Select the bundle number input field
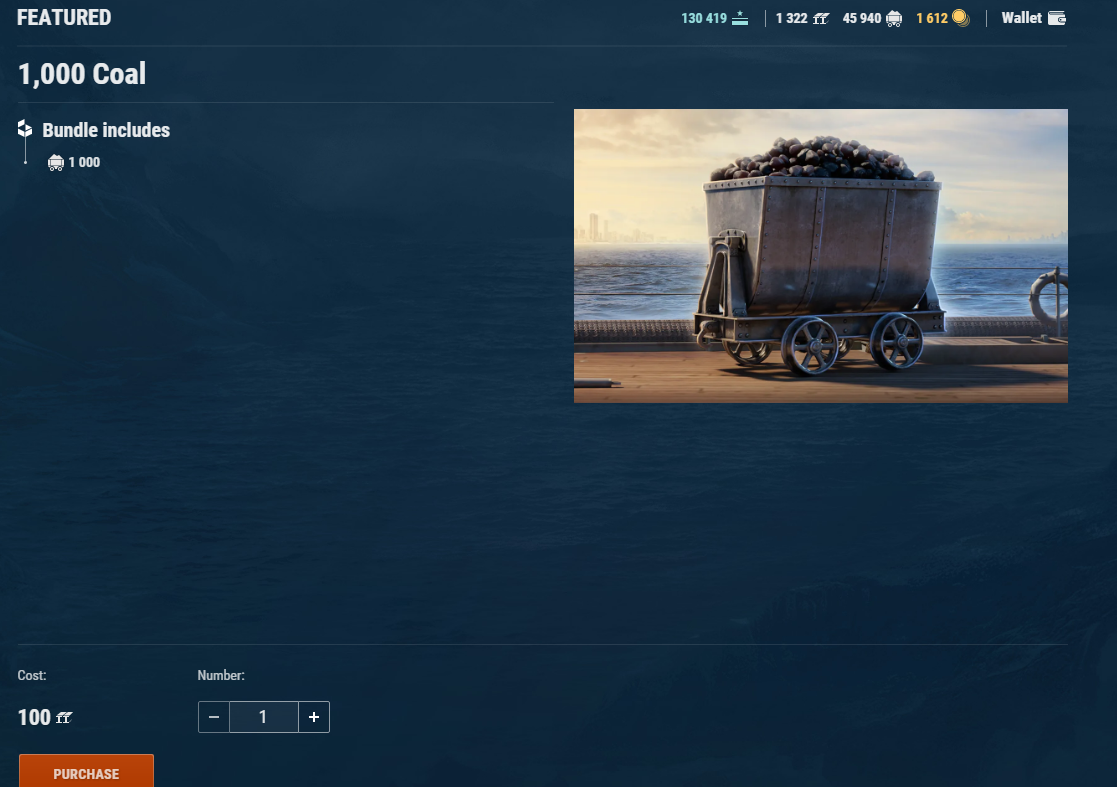The width and height of the screenshot is (1117, 787). (x=263, y=717)
